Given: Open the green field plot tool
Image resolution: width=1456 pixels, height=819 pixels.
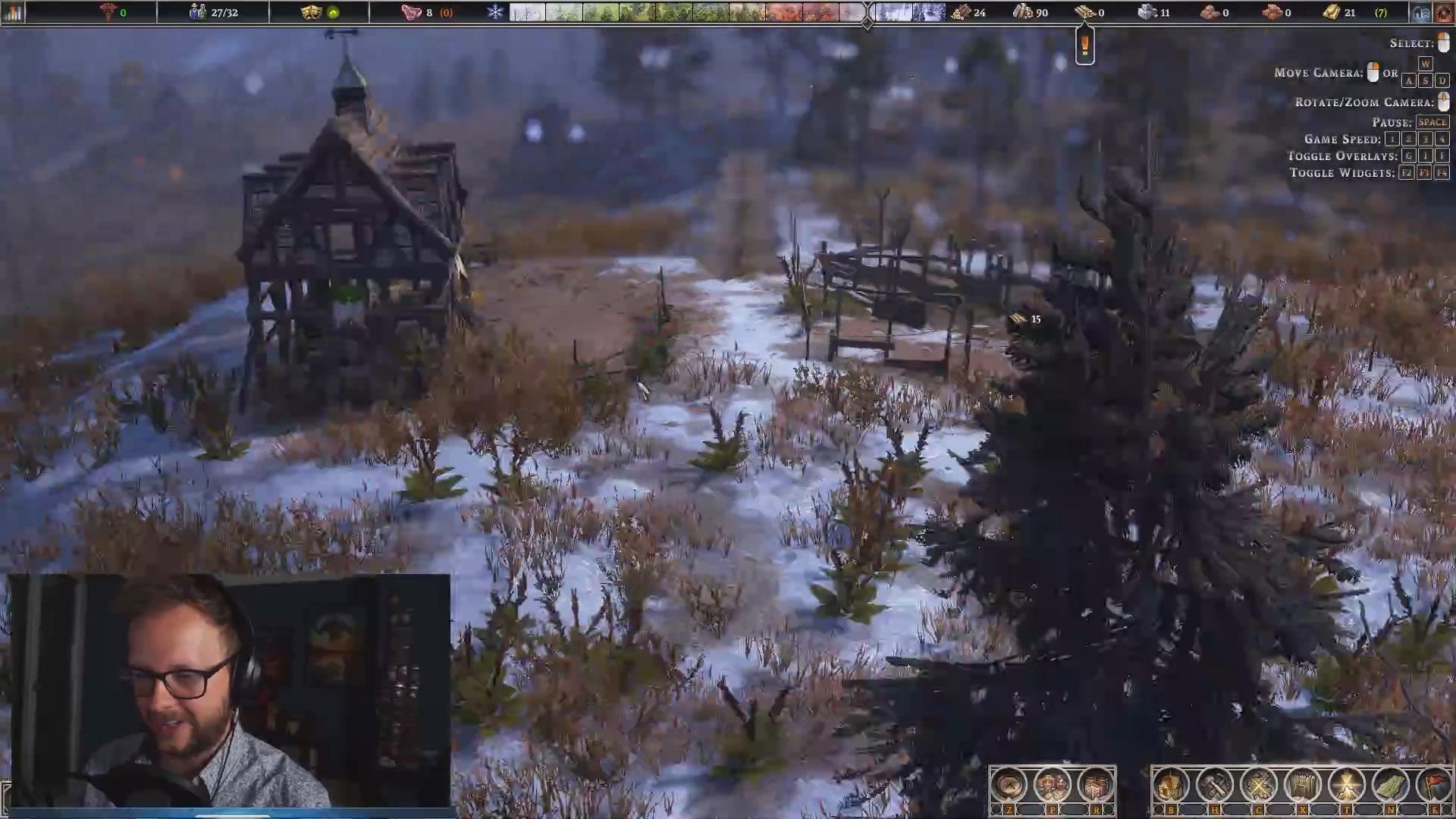Looking at the screenshot, I should [1390, 785].
